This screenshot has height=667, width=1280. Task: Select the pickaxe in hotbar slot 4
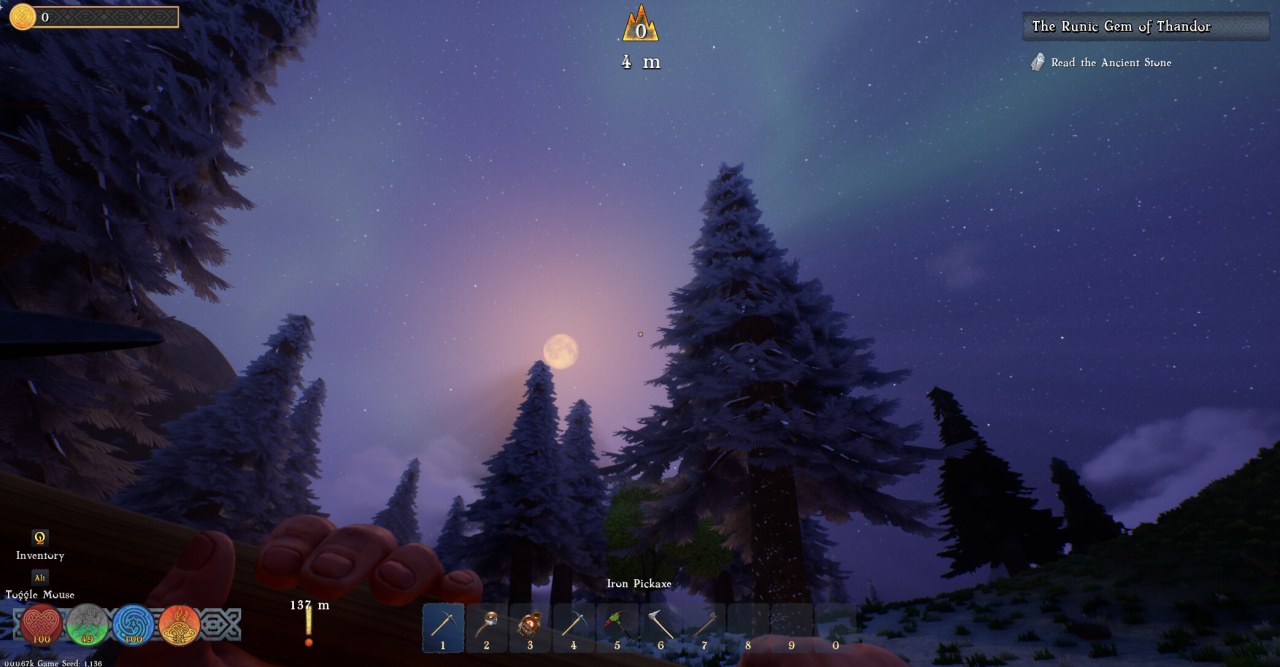click(x=573, y=627)
